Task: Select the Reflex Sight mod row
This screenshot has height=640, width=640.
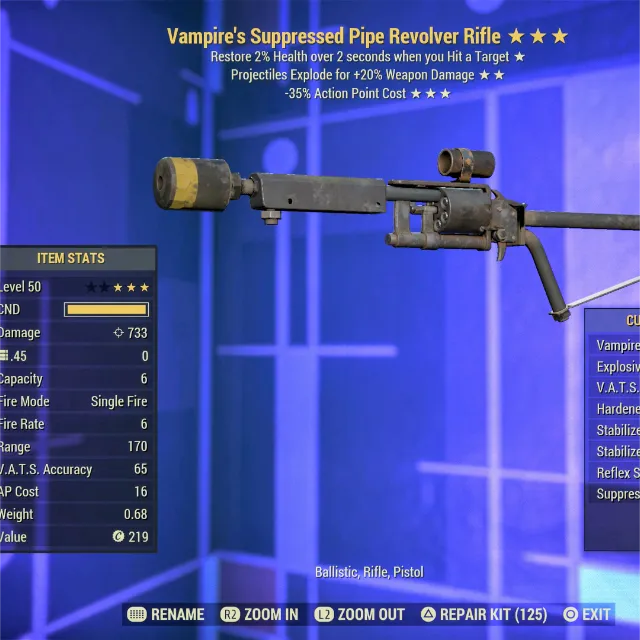Action: click(x=617, y=472)
